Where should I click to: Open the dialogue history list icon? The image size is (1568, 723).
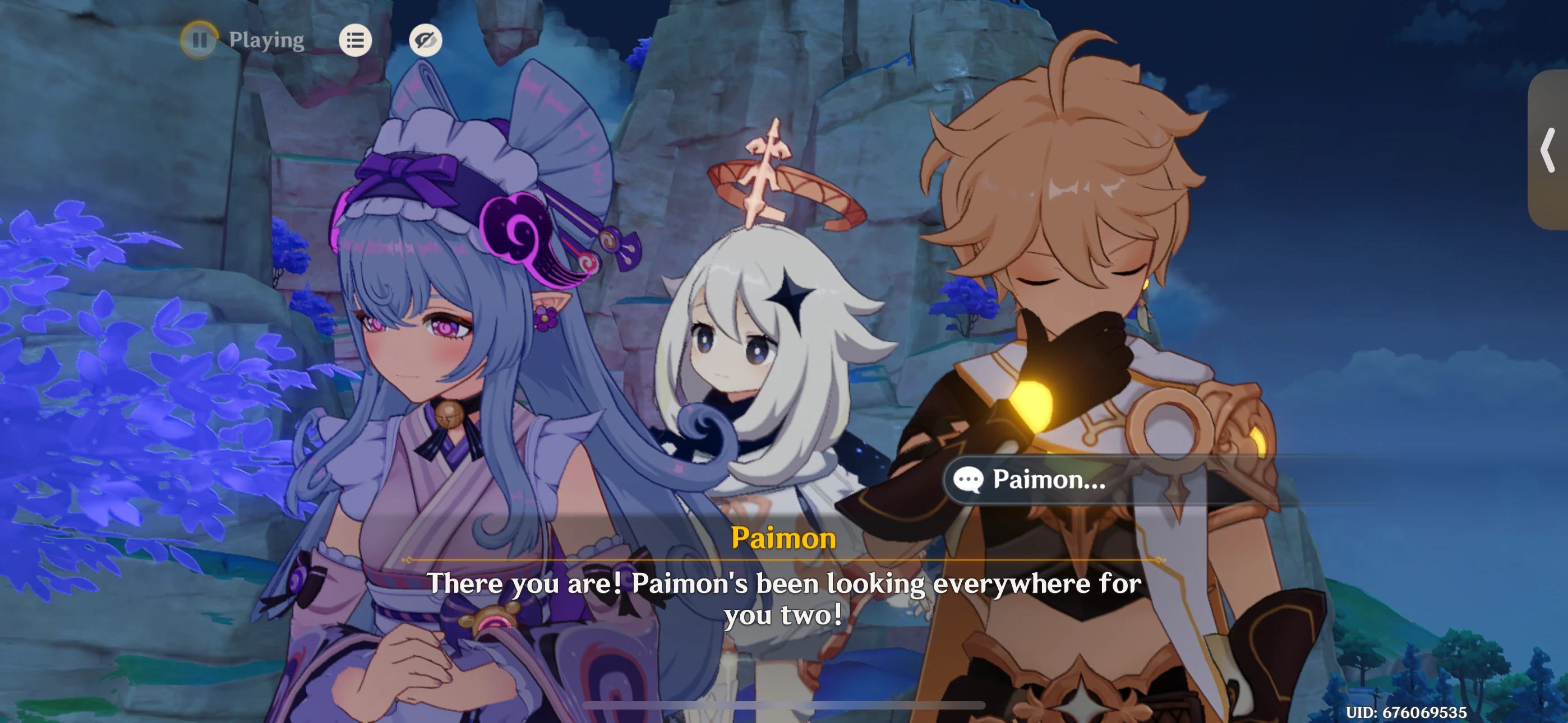coord(356,40)
